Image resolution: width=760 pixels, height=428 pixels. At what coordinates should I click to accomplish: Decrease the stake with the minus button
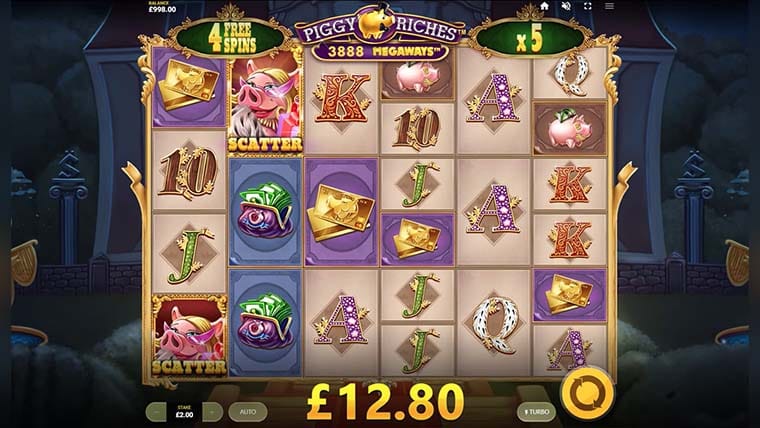pyautogui.click(x=156, y=411)
